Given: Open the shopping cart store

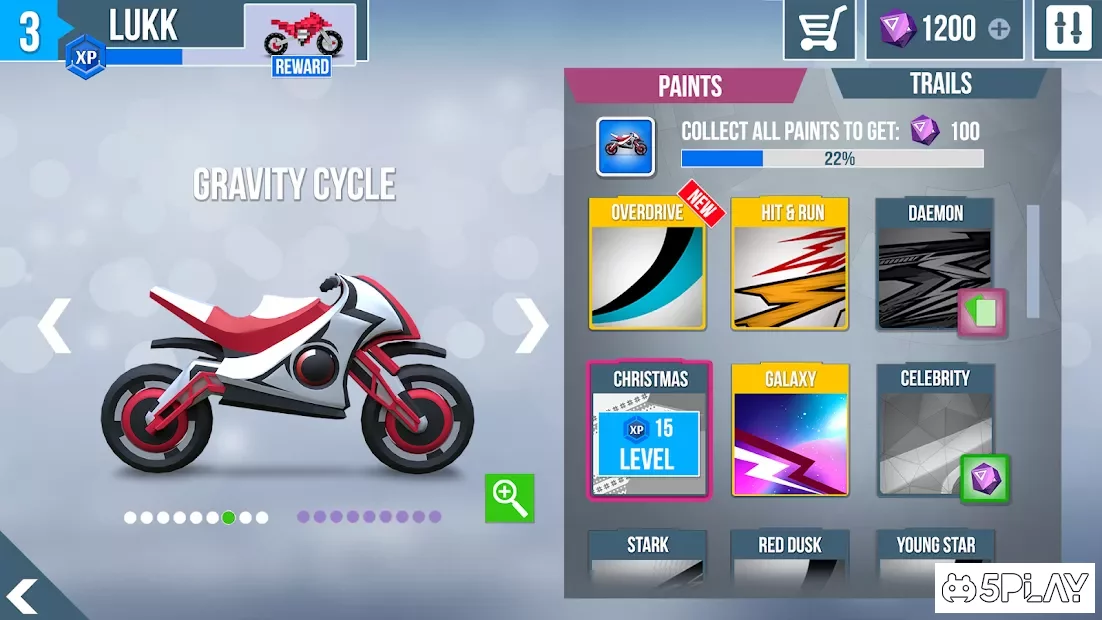Looking at the screenshot, I should [x=820, y=29].
